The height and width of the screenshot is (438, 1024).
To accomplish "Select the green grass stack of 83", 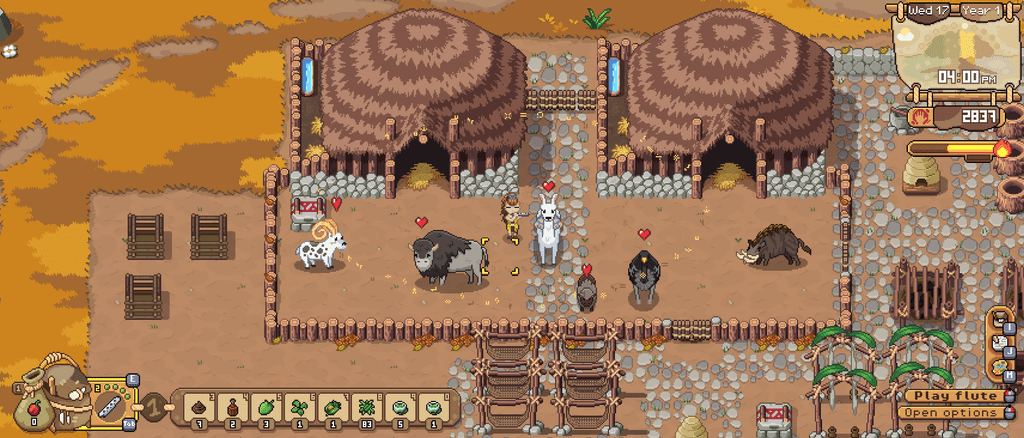I will pyautogui.click(x=366, y=407).
